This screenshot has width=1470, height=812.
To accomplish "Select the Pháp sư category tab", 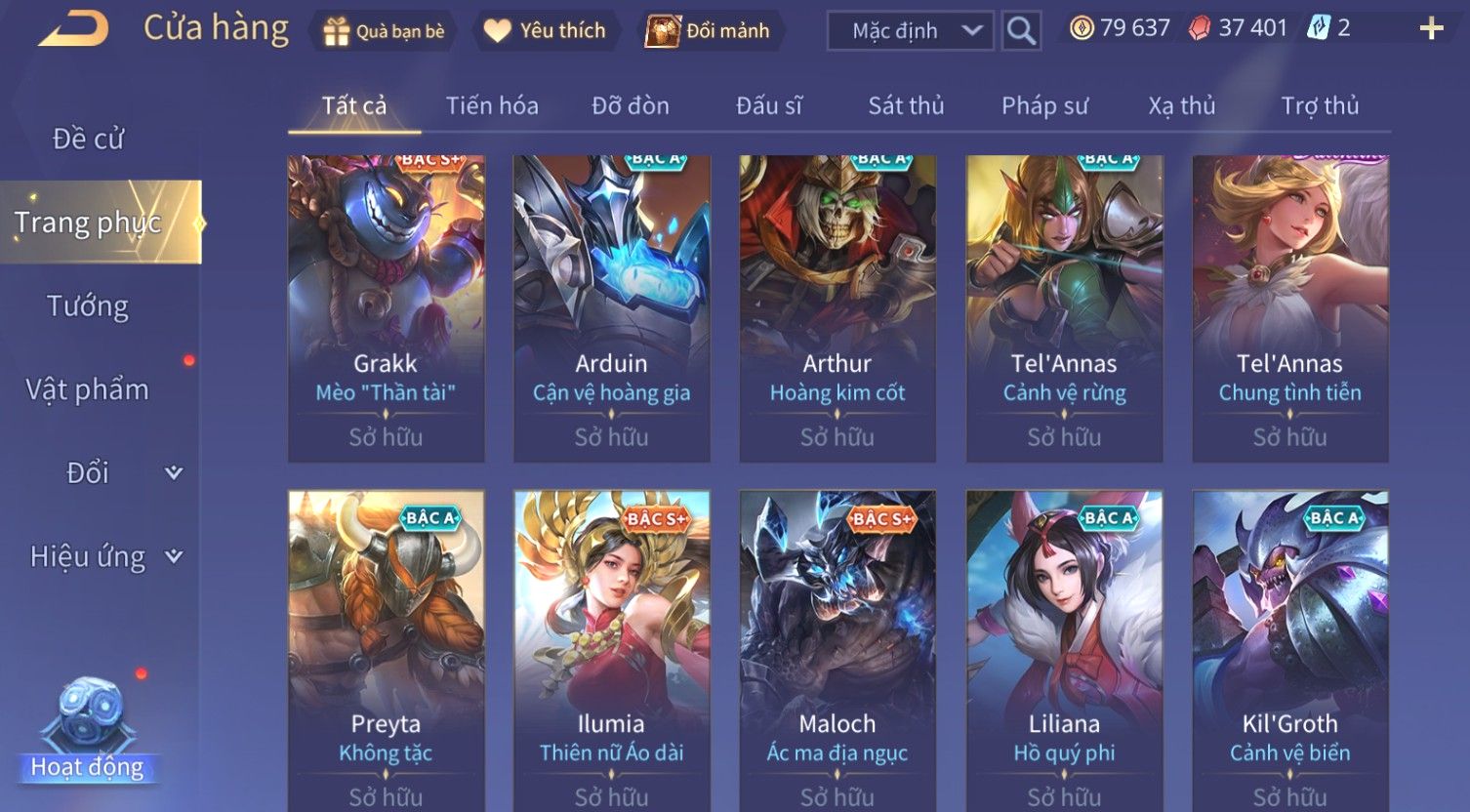I will click(1044, 105).
